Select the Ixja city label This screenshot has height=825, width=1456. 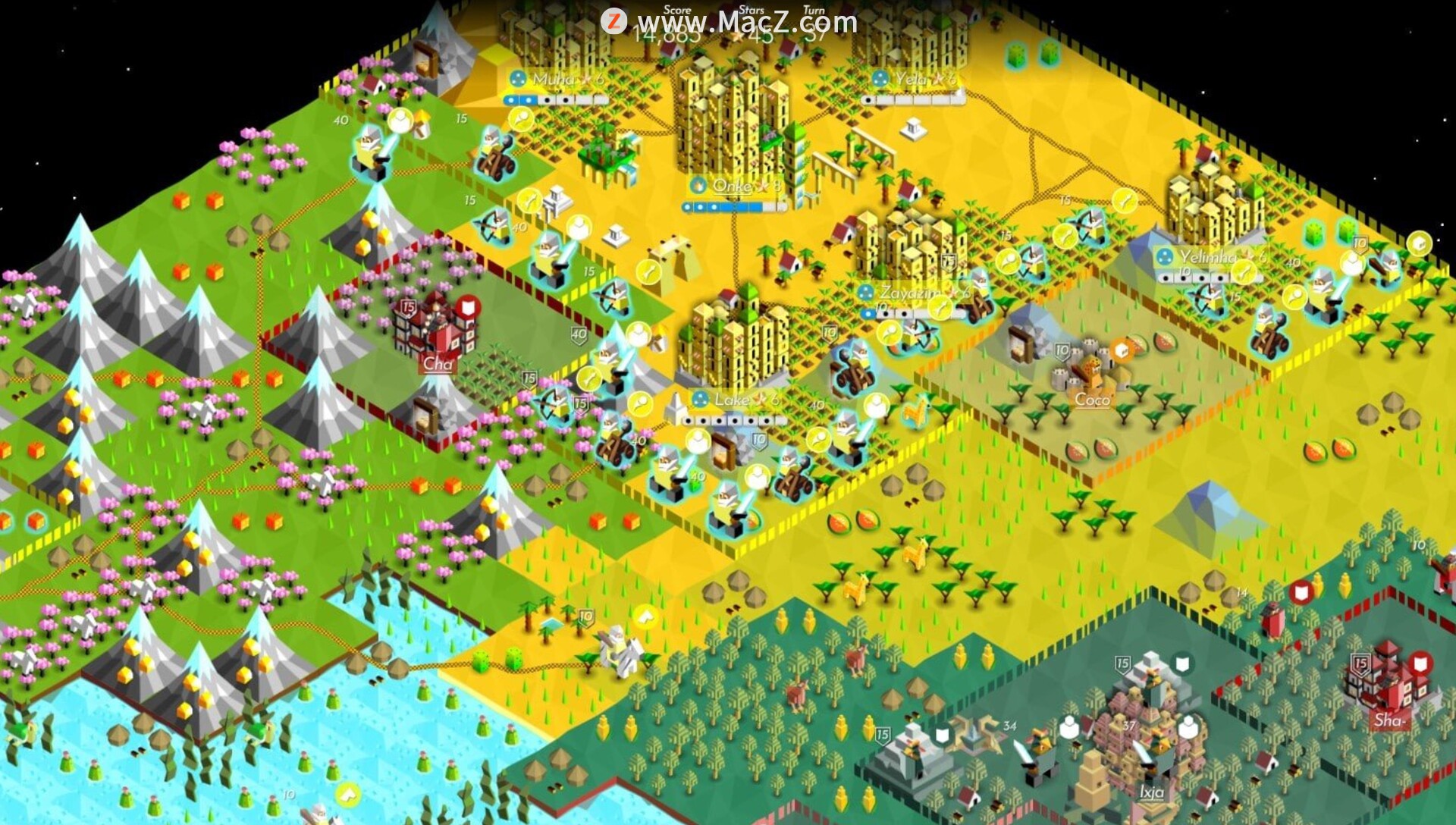pyautogui.click(x=1151, y=792)
